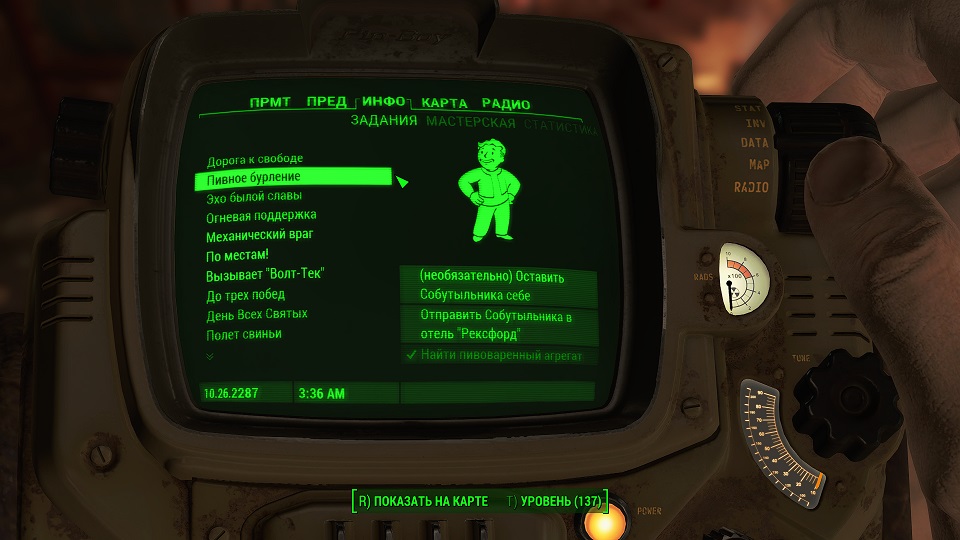Pick the Огневая поддержка quest
Viewport: 960px width, 540px height.
point(261,216)
